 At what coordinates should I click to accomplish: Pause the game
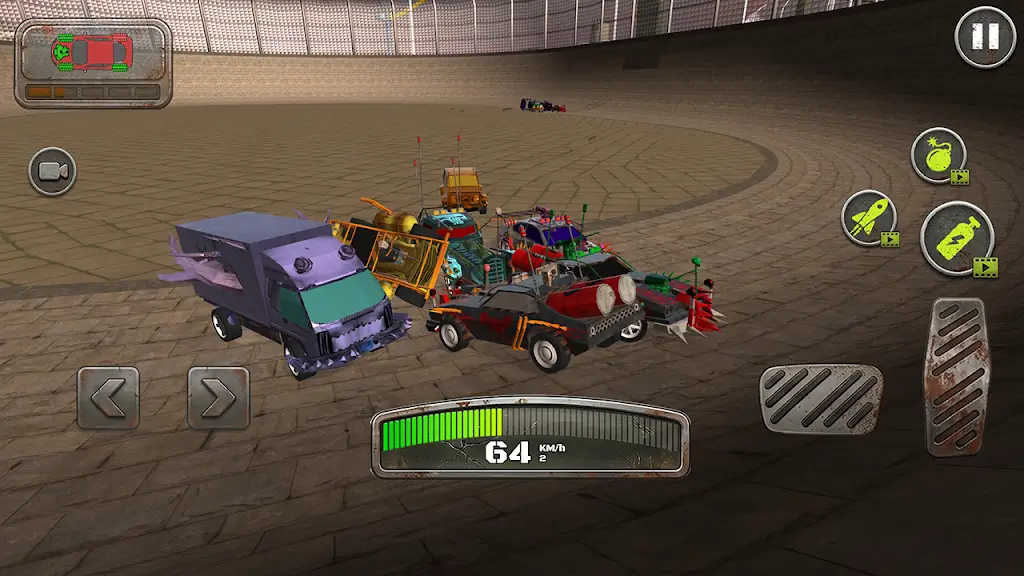(x=985, y=38)
